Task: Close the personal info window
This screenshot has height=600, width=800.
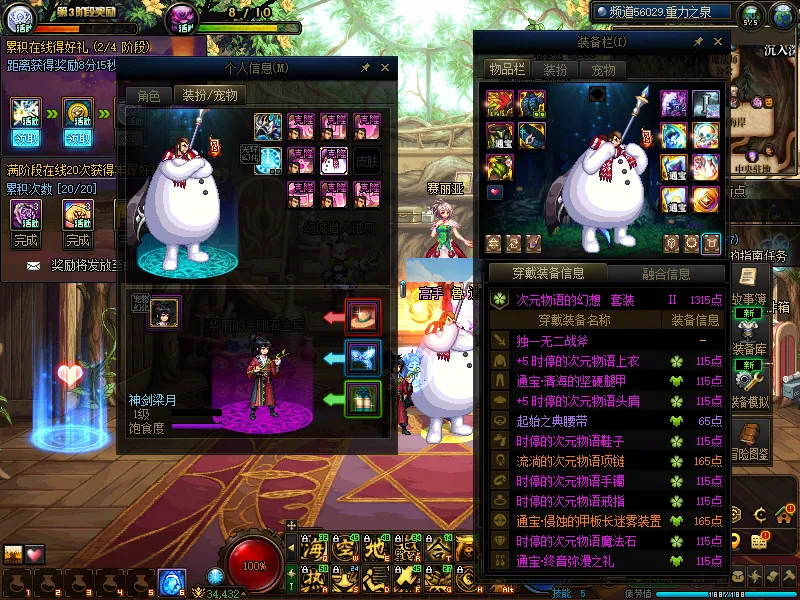Action: click(x=387, y=68)
